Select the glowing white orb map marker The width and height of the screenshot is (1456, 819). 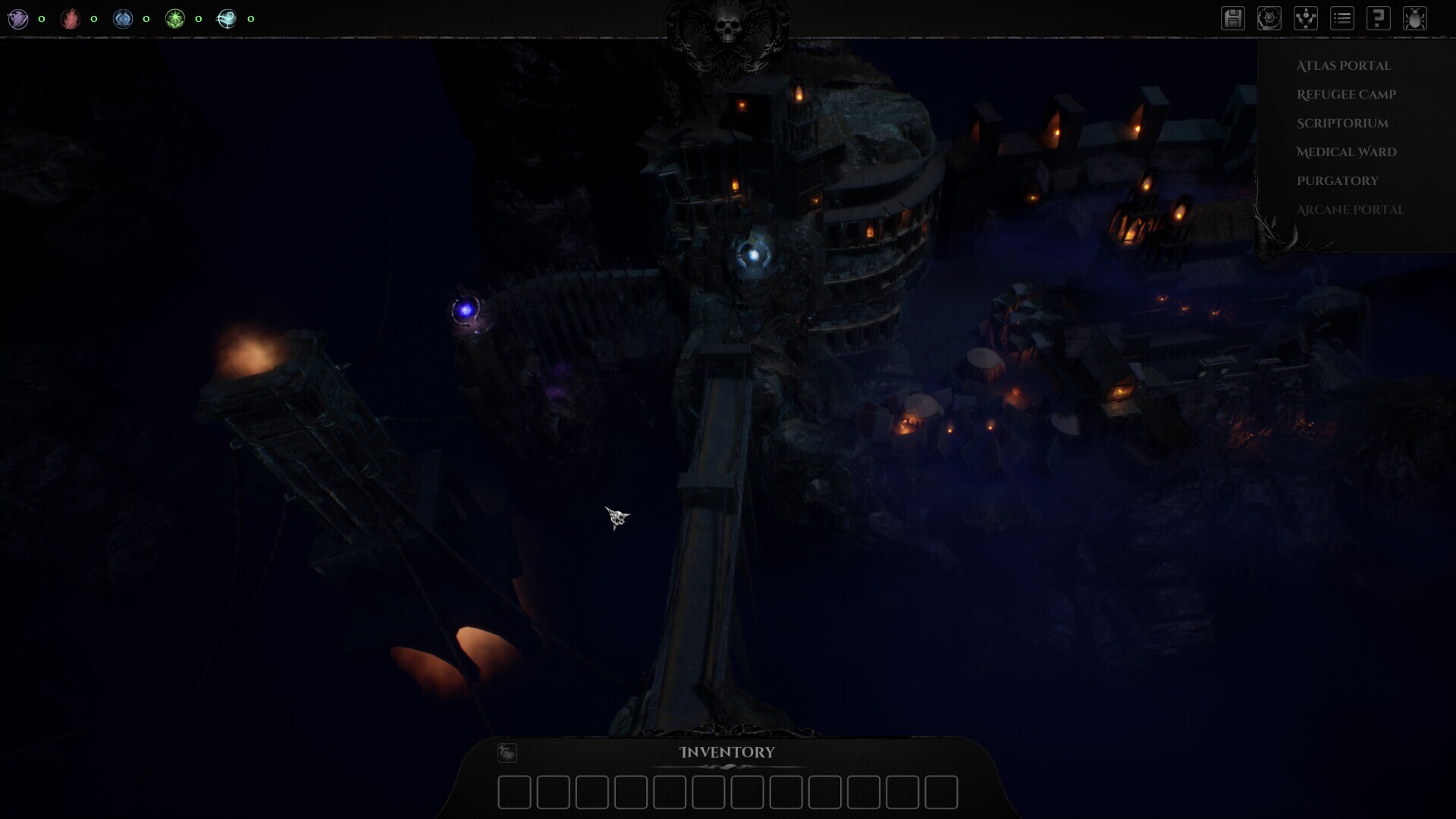click(753, 256)
